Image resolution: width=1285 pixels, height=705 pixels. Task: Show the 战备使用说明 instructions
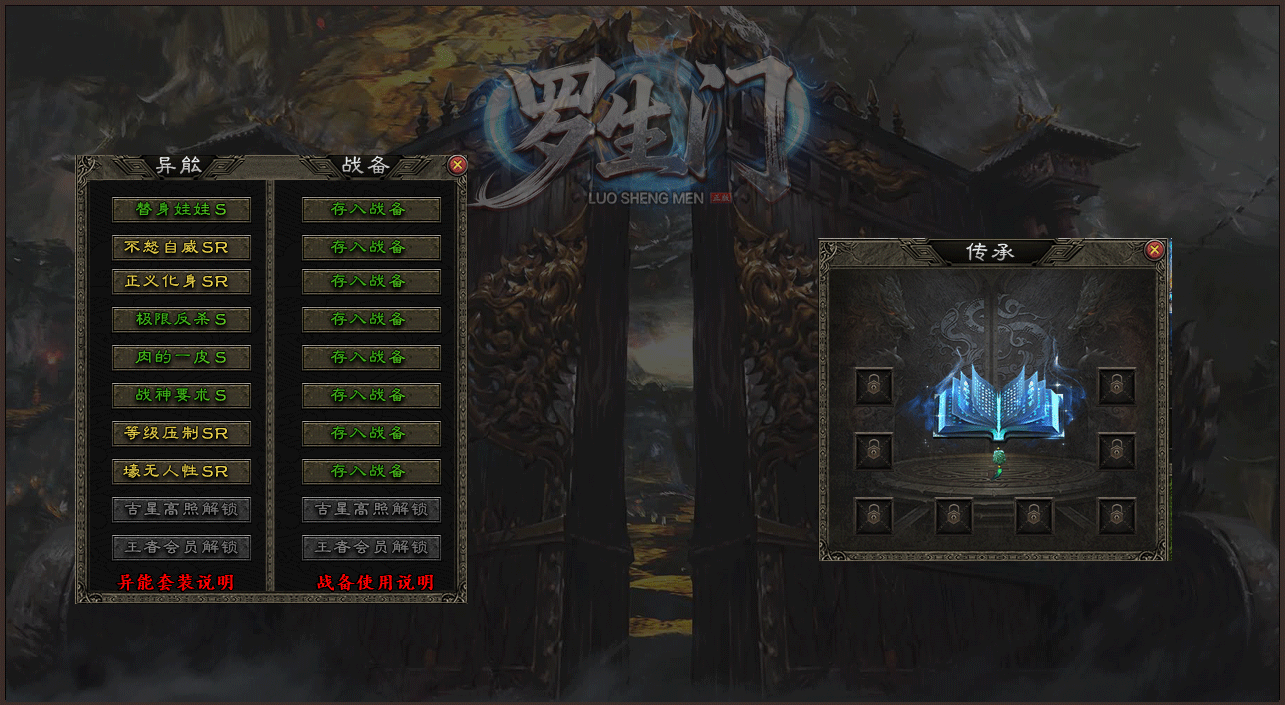click(375, 582)
